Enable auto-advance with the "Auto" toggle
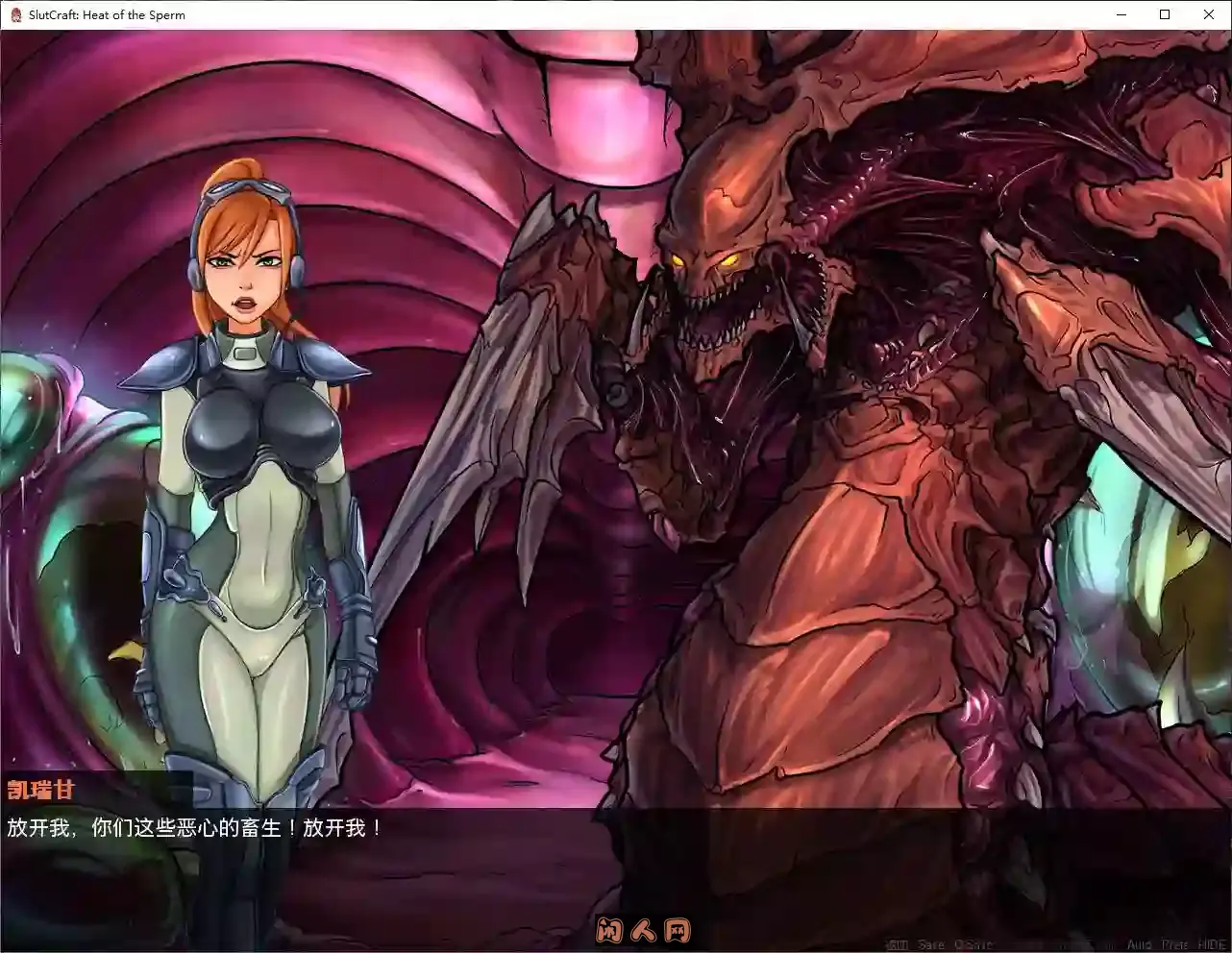 tap(1140, 943)
